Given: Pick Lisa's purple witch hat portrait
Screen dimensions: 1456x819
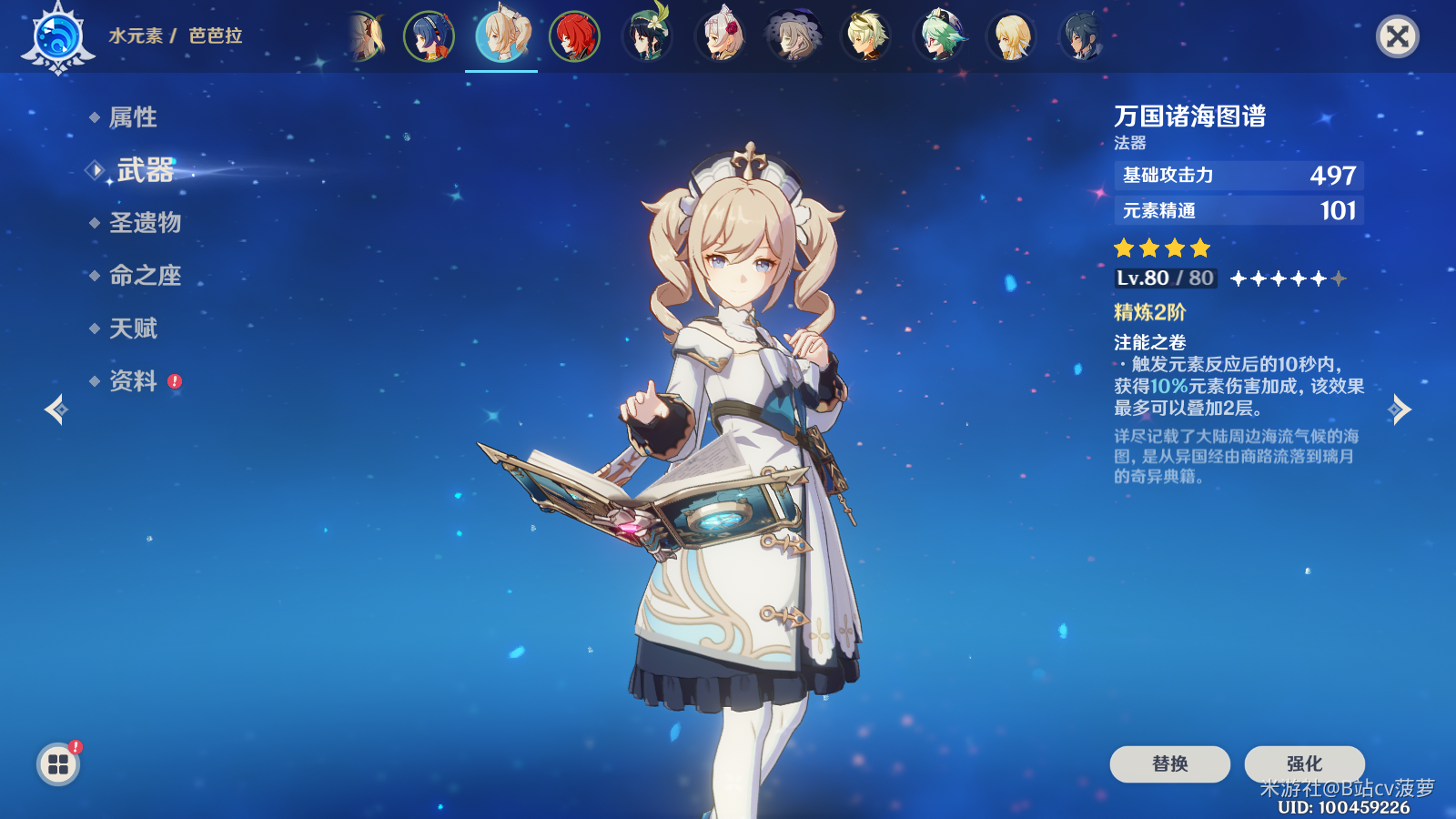Looking at the screenshot, I should click(793, 36).
